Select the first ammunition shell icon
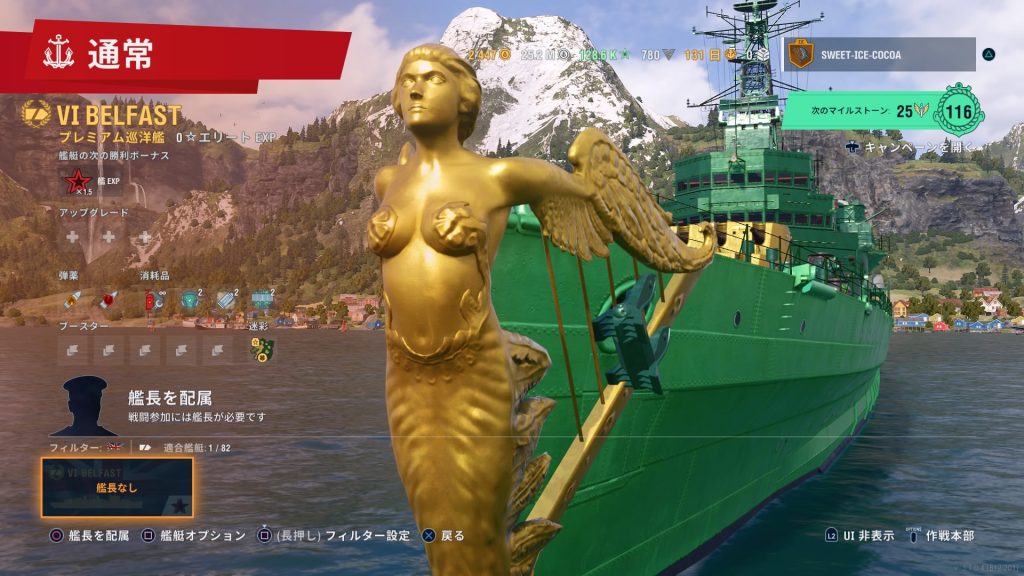The height and width of the screenshot is (576, 1024). 72,299
